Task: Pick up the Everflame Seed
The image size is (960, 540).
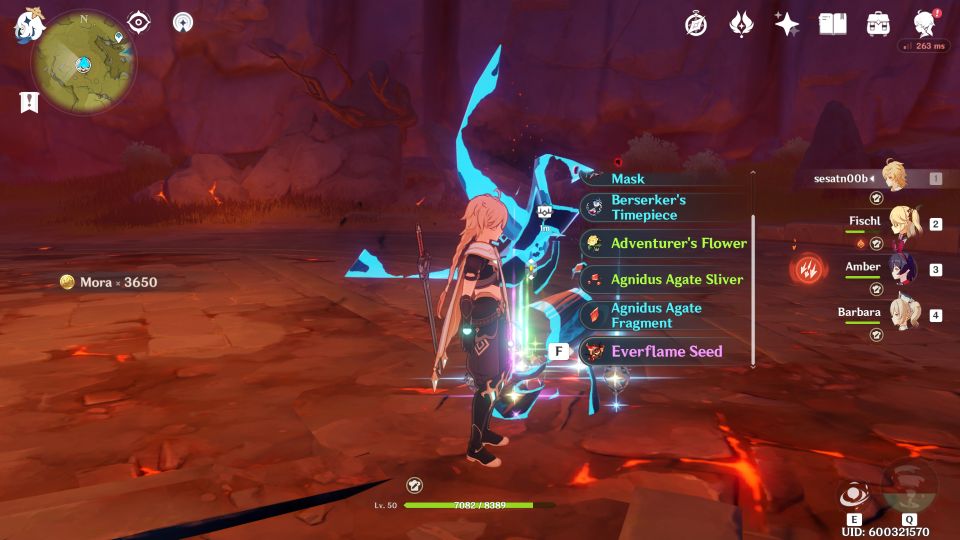Action: tap(664, 352)
